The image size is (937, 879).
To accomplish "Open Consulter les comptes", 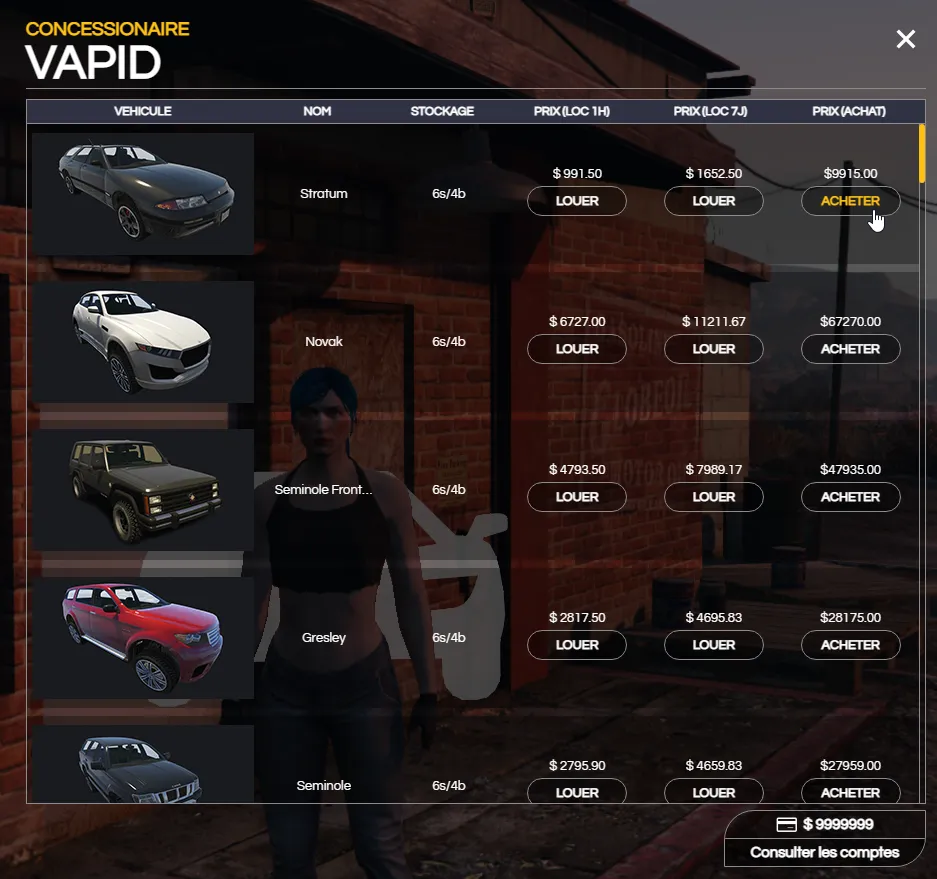I will tap(825, 853).
